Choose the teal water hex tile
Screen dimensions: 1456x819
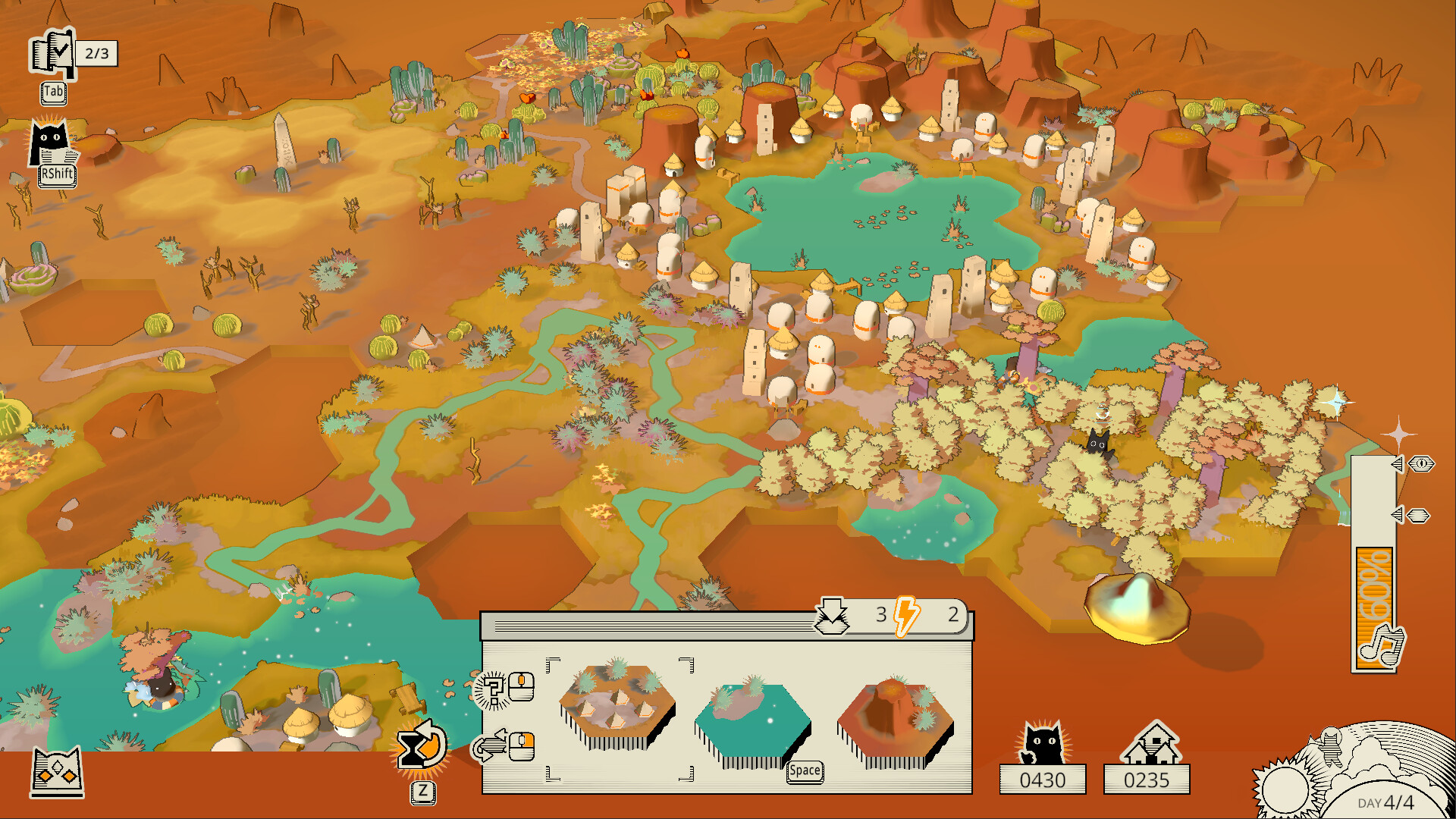pos(751,722)
